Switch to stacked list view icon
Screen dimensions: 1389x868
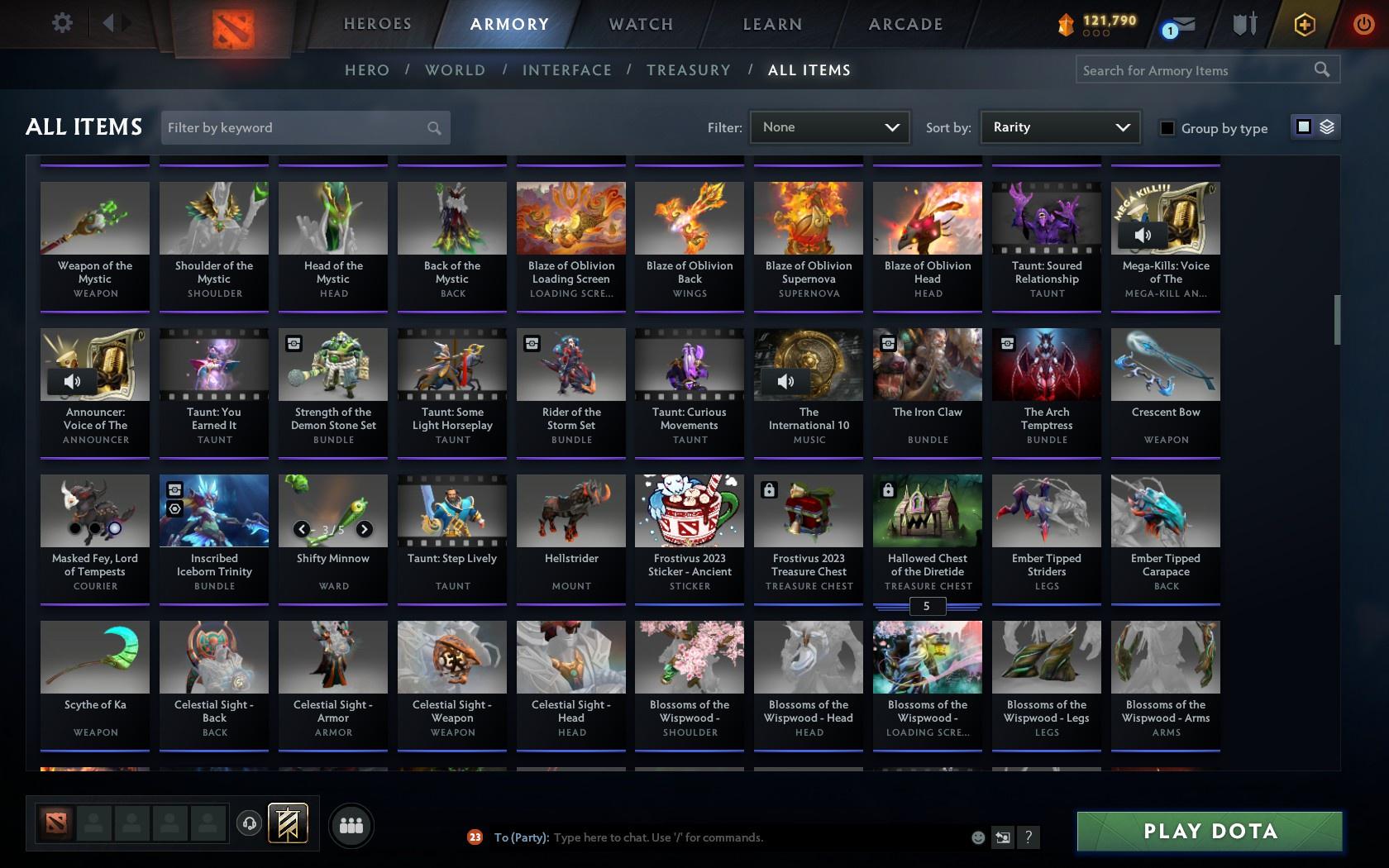coord(1328,127)
